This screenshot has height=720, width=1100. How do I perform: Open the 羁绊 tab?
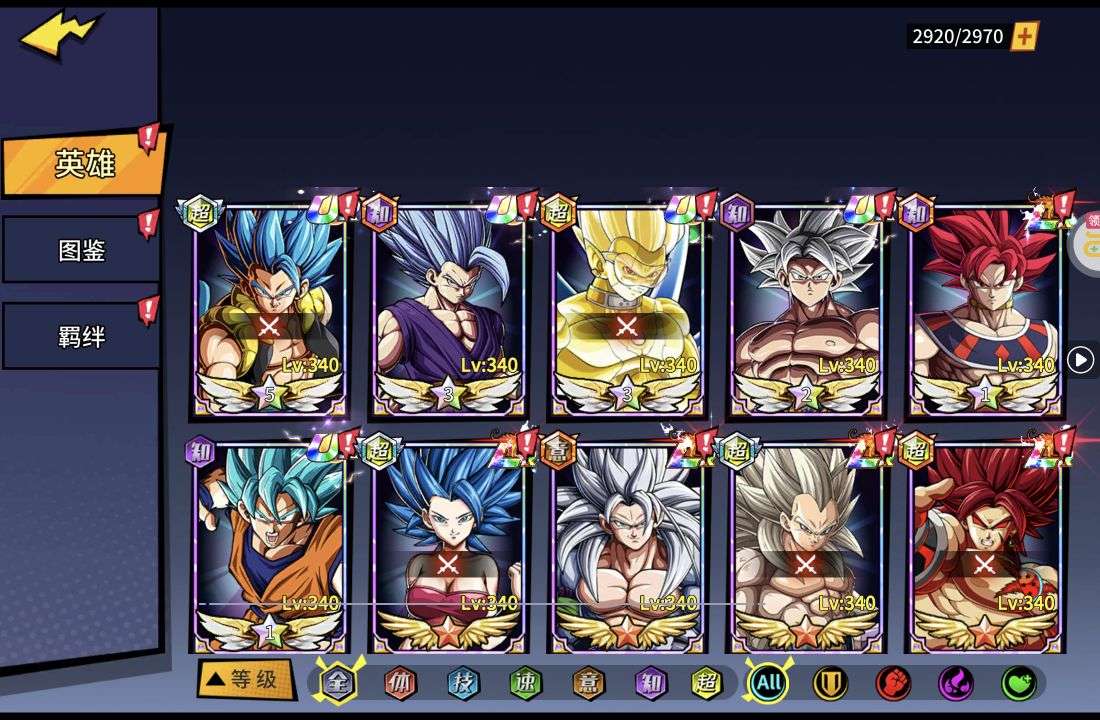[80, 336]
